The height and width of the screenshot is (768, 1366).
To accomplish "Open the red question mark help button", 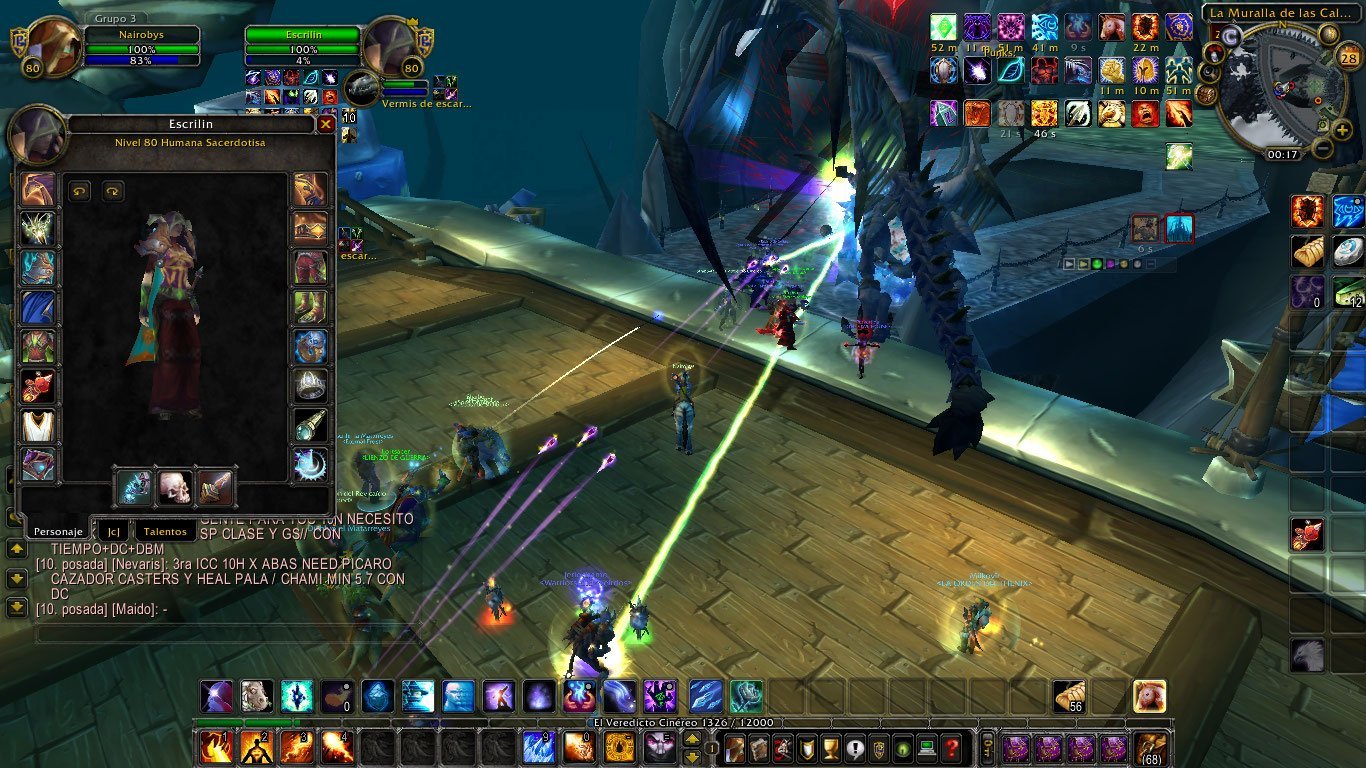I will click(x=952, y=747).
